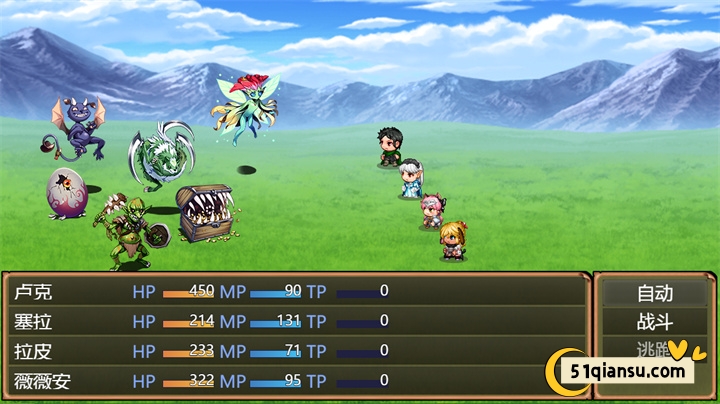Select 拉皮 in the party status list

pyautogui.click(x=33, y=351)
